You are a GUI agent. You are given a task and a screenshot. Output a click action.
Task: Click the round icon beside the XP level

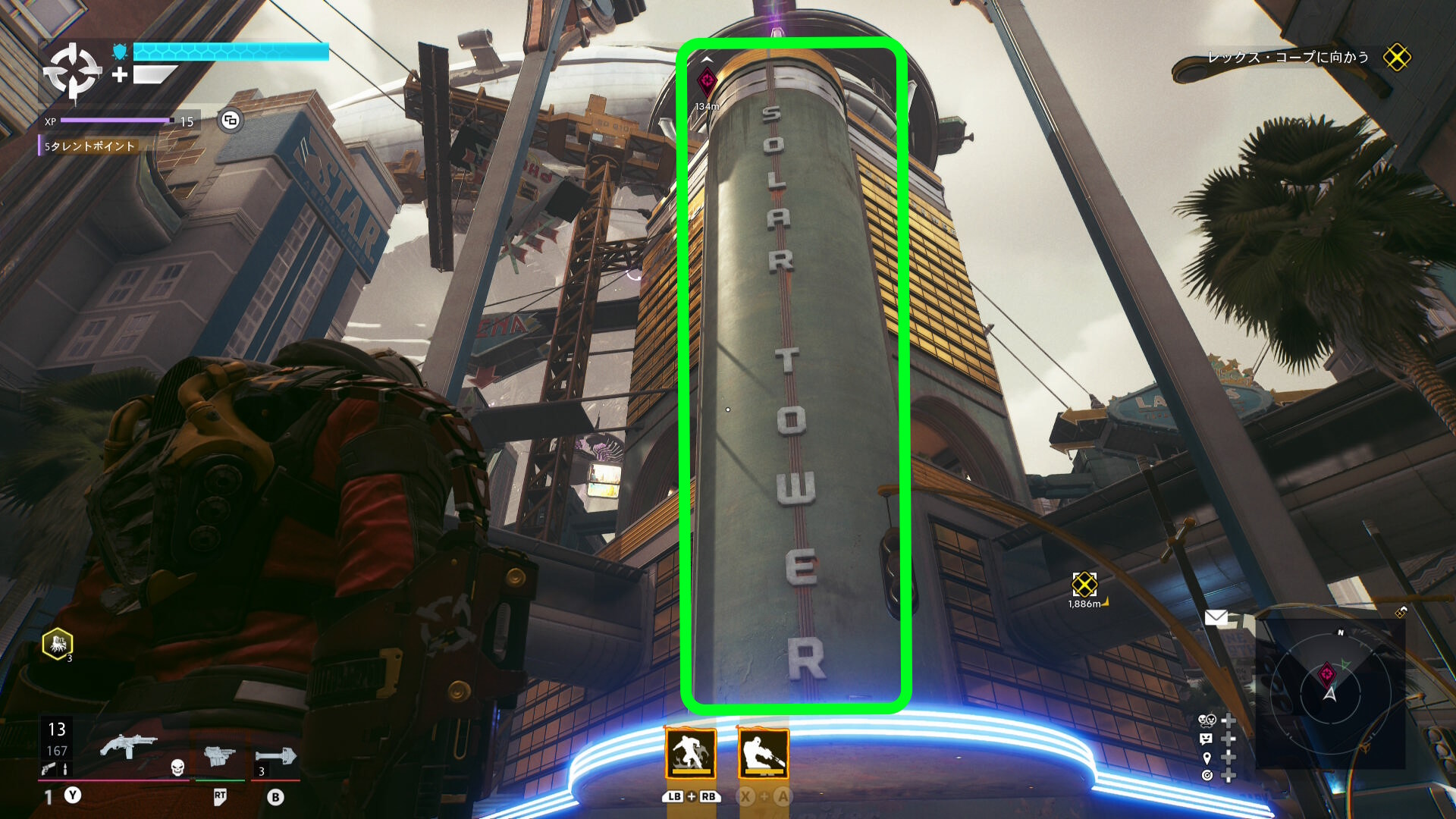tap(231, 121)
